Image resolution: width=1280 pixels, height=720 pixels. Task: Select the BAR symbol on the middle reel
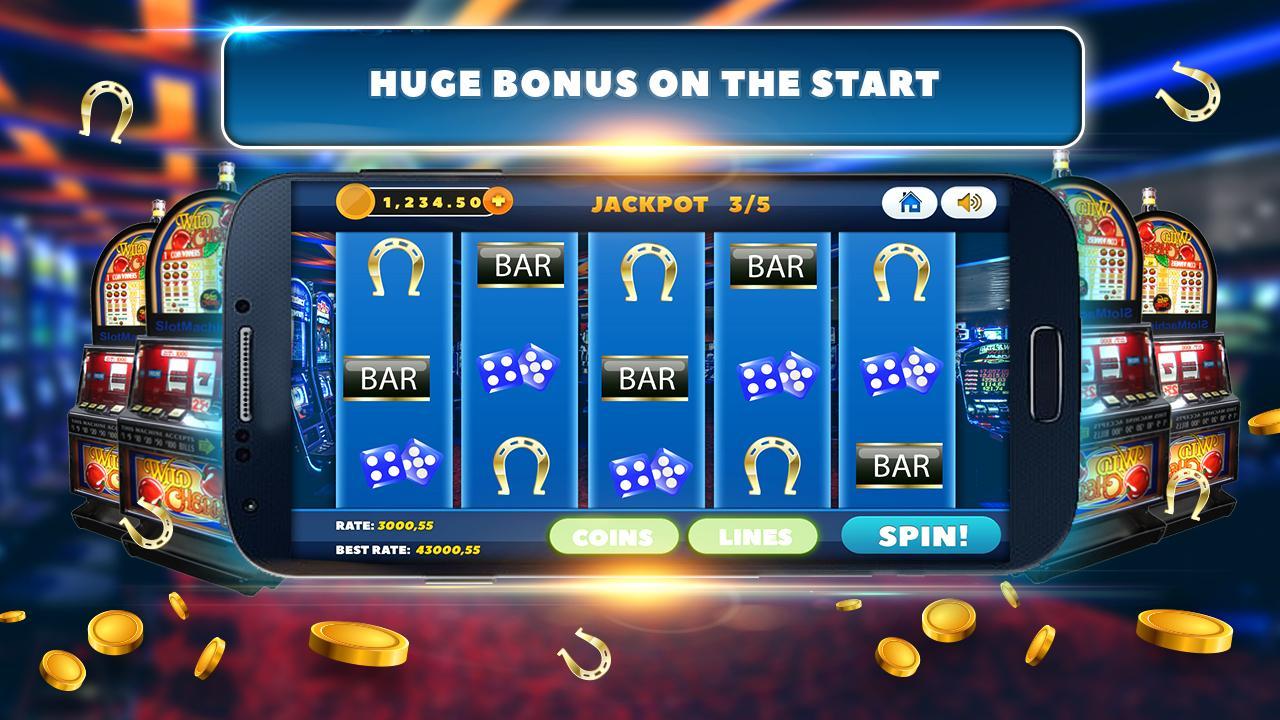(645, 378)
